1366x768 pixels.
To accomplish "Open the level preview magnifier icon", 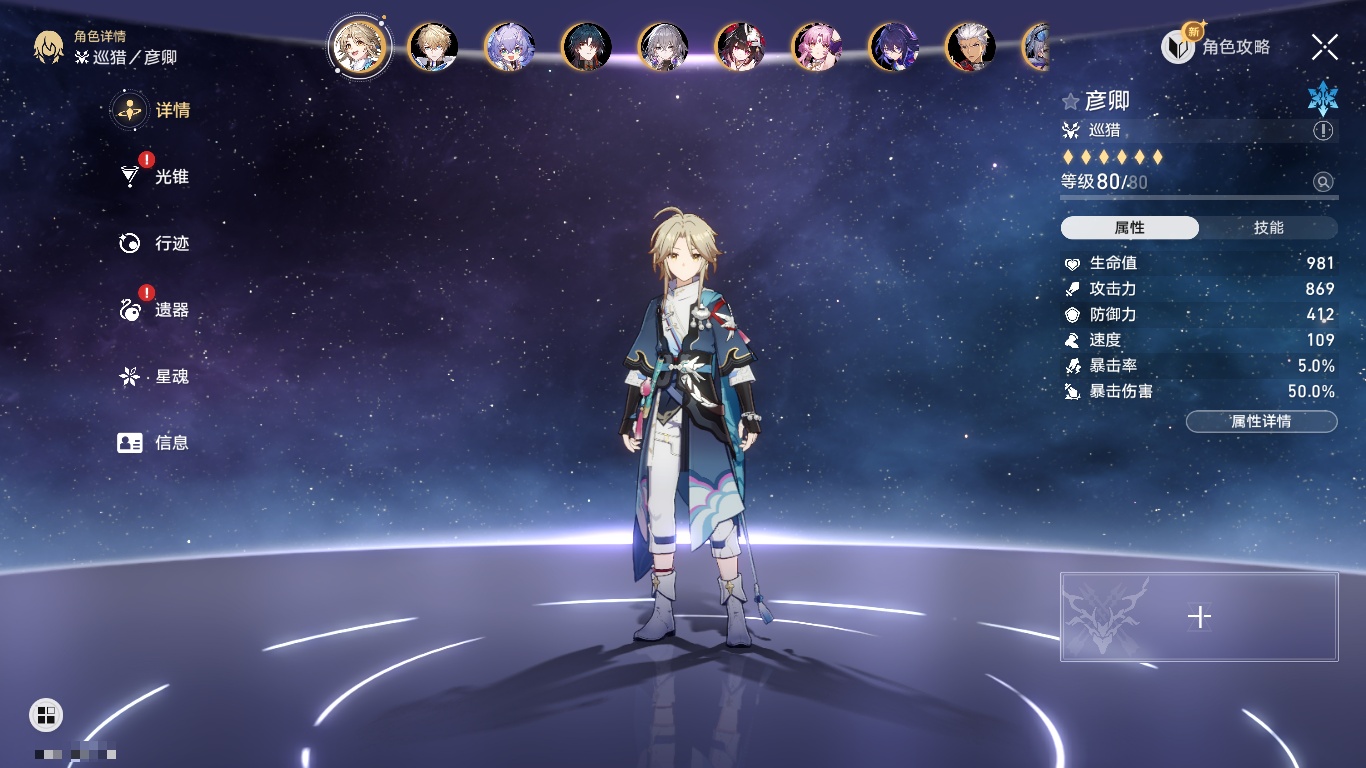I will [1323, 182].
